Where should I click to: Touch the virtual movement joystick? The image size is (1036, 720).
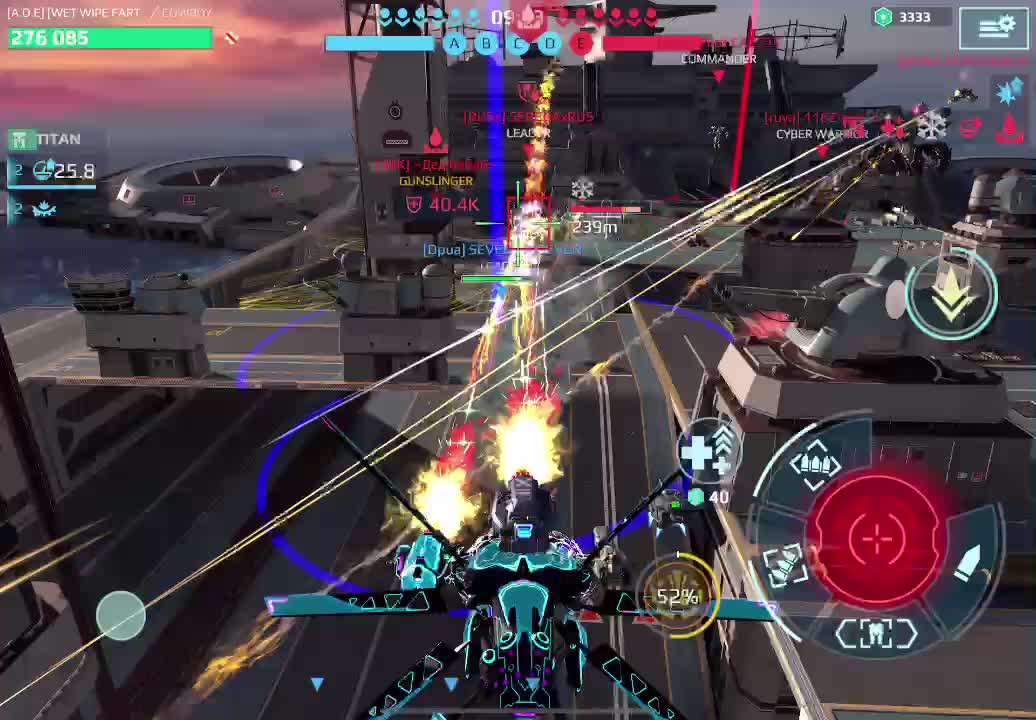click(121, 614)
